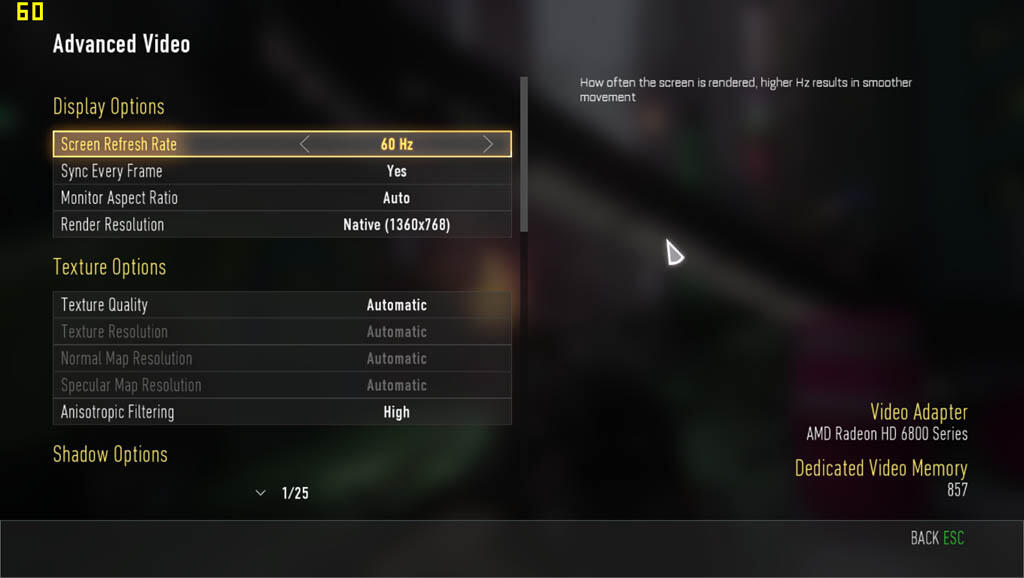This screenshot has height=578, width=1024.
Task: Open the Render Resolution setting
Action: pyautogui.click(x=282, y=225)
